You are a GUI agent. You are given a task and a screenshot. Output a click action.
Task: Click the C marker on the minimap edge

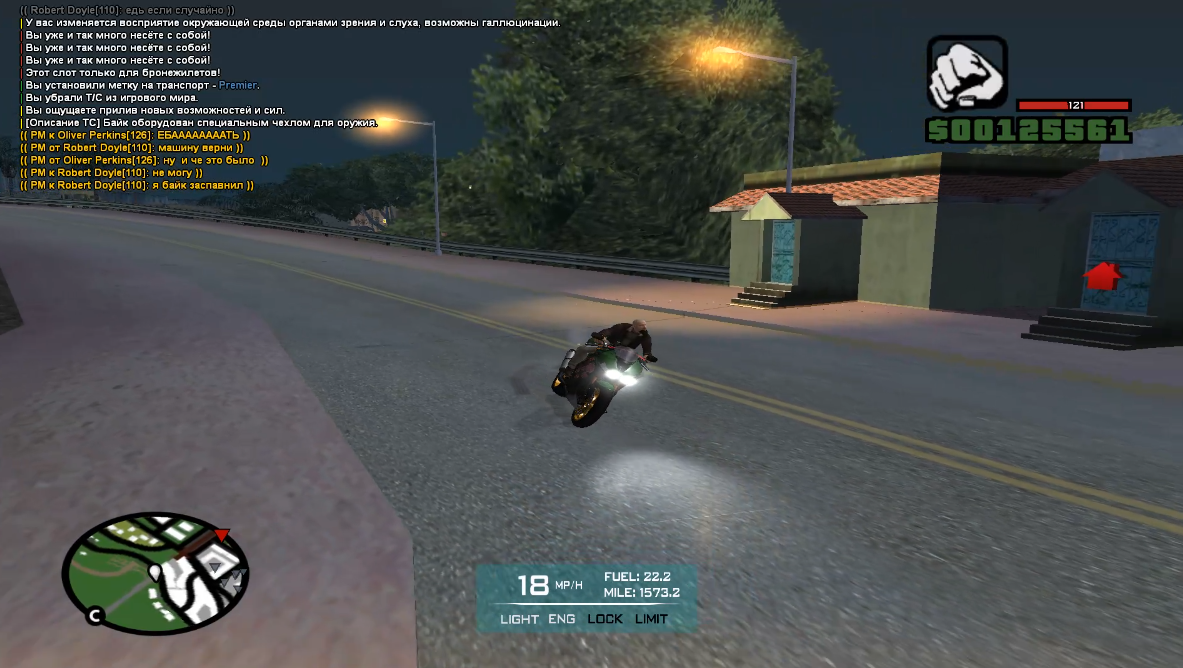pos(95,616)
